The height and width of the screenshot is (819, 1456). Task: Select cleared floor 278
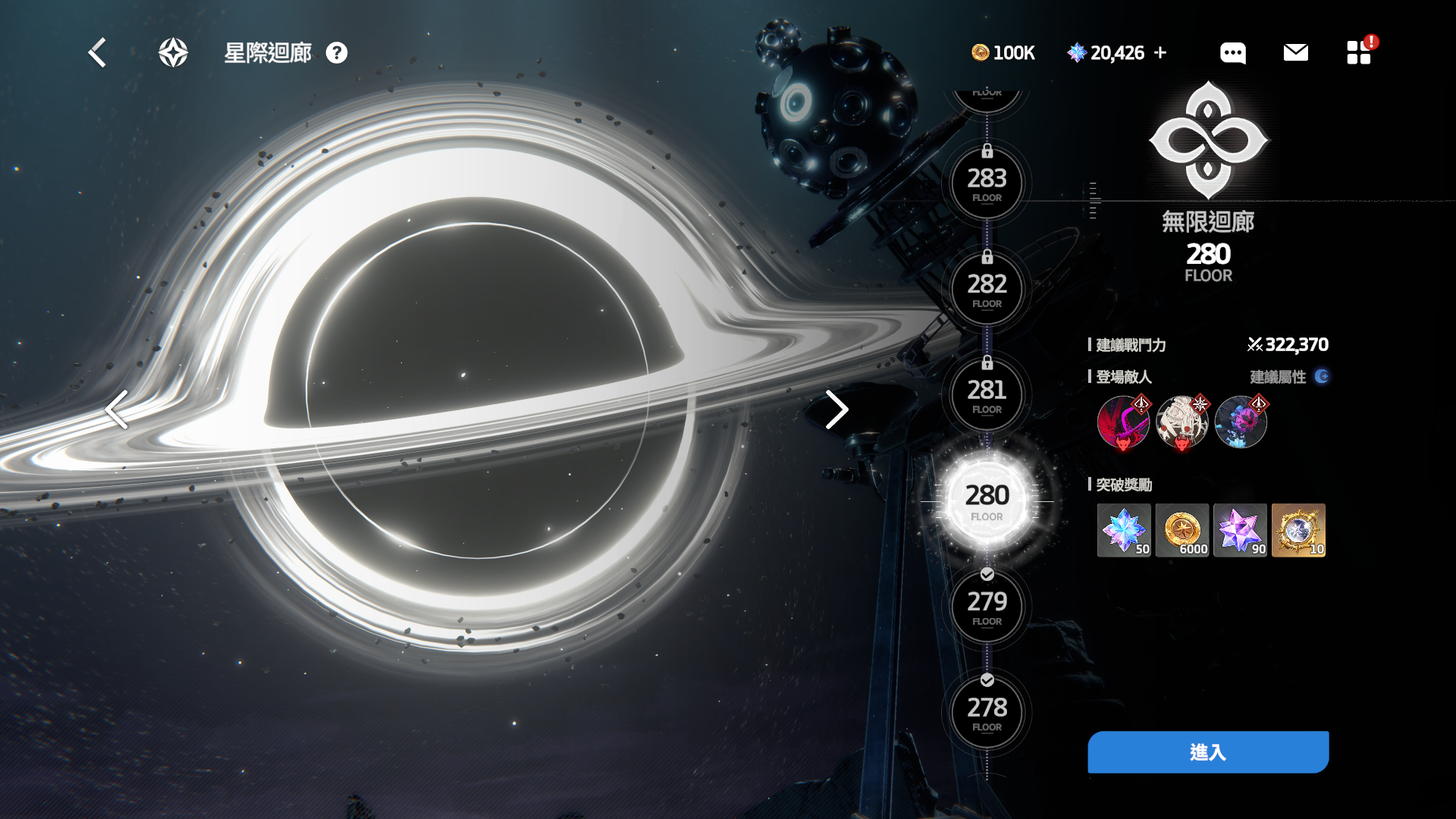tap(987, 712)
